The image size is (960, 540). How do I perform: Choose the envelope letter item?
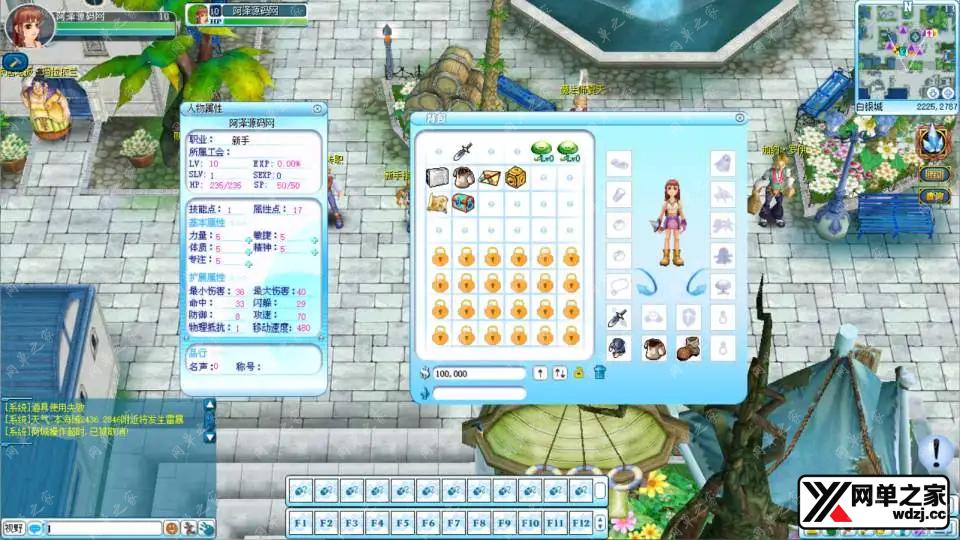489,177
